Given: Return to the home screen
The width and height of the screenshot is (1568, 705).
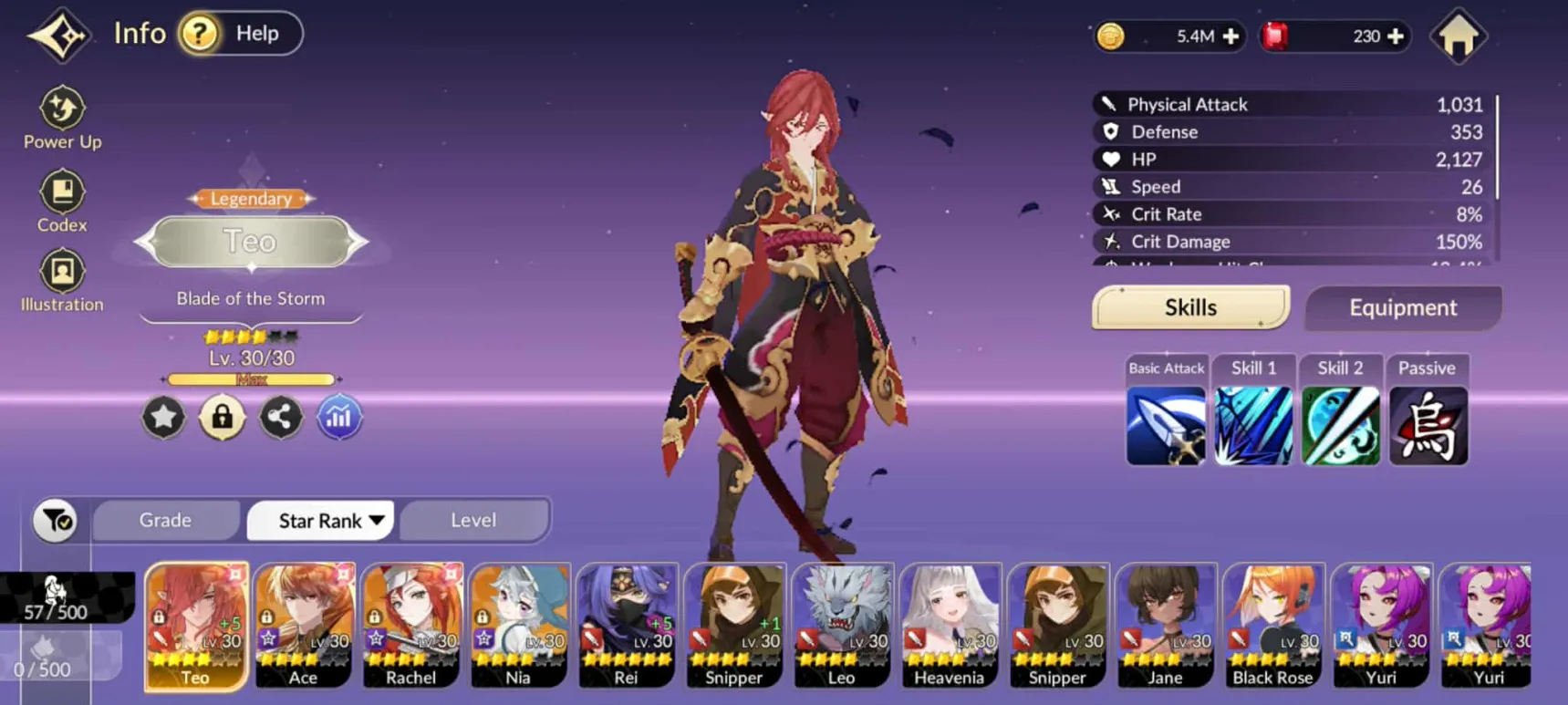Looking at the screenshot, I should 1459,36.
